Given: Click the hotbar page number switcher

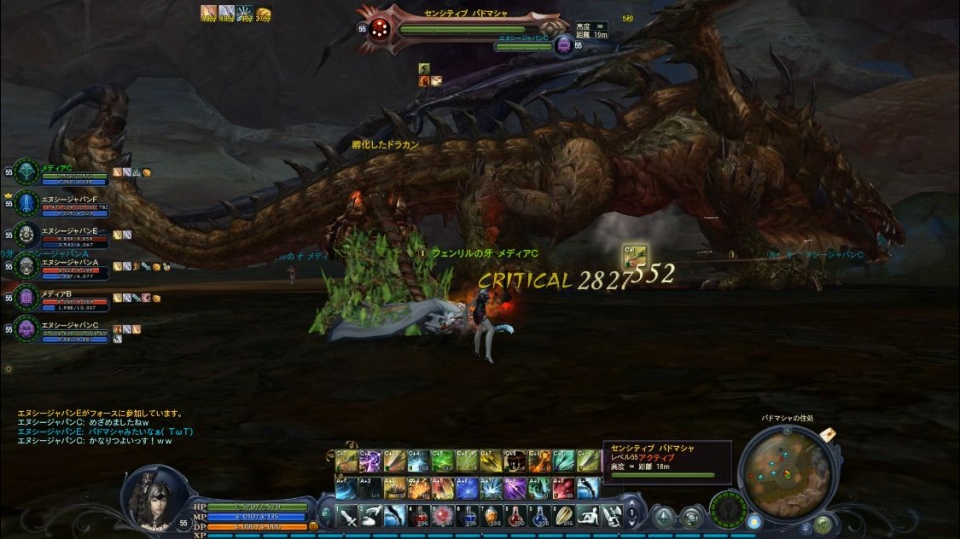Looking at the screenshot, I should click(x=633, y=515).
